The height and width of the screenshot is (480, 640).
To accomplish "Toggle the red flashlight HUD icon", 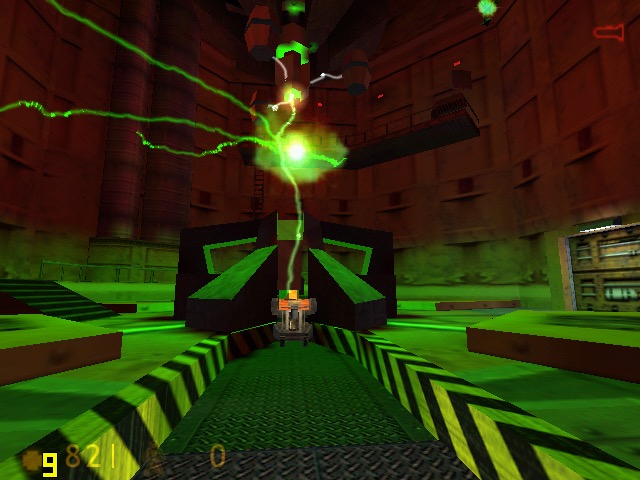I will point(608,33).
